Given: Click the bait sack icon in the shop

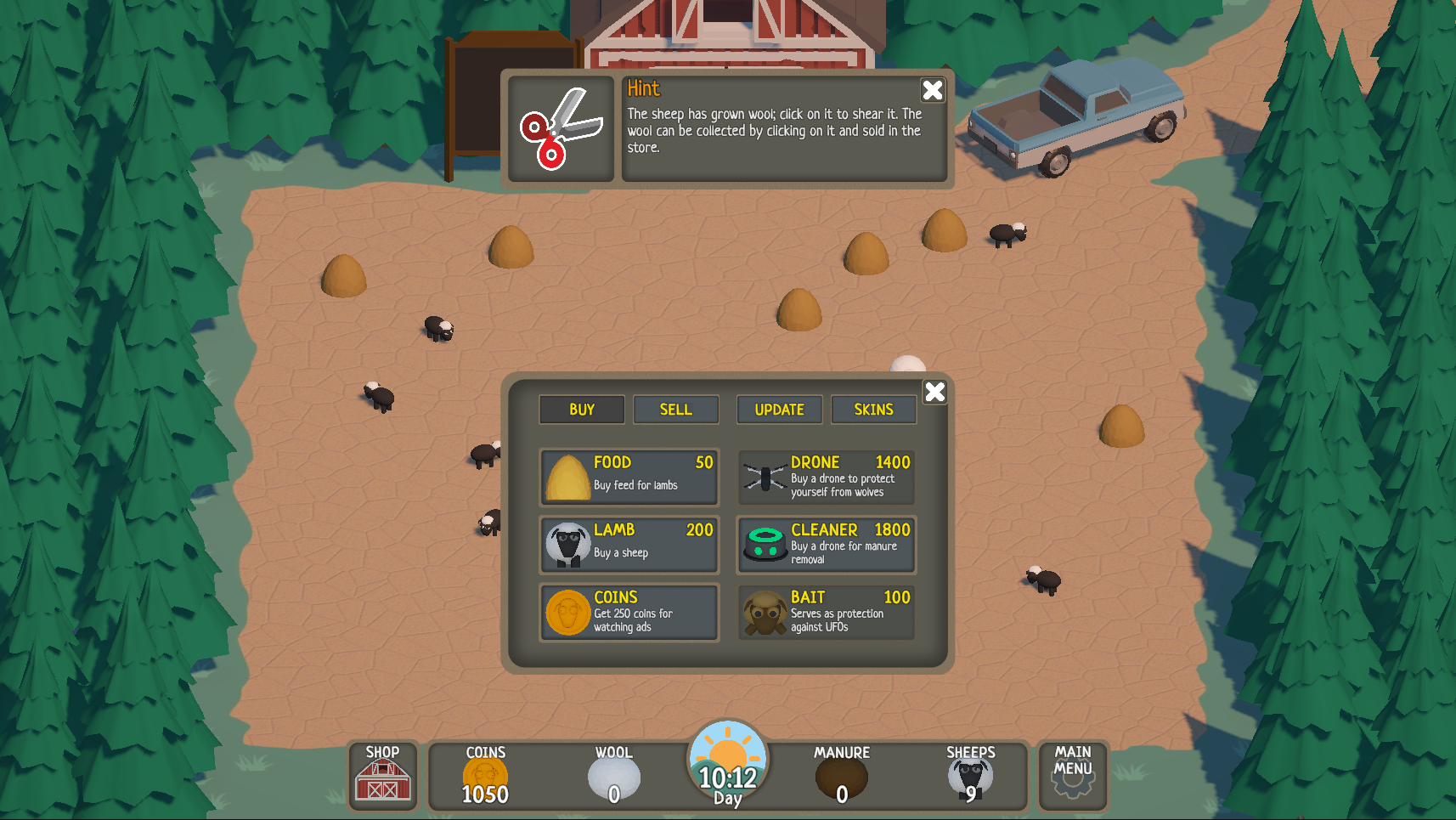Looking at the screenshot, I should click(x=765, y=613).
